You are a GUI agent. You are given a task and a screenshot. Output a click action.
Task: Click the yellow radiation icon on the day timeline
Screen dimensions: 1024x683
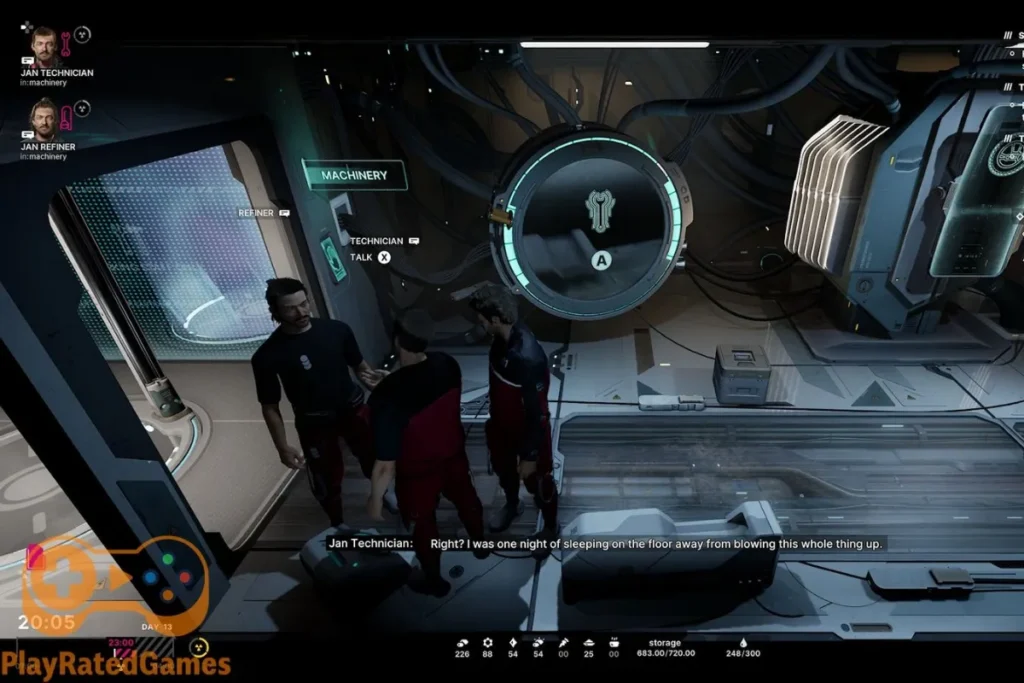click(x=199, y=648)
